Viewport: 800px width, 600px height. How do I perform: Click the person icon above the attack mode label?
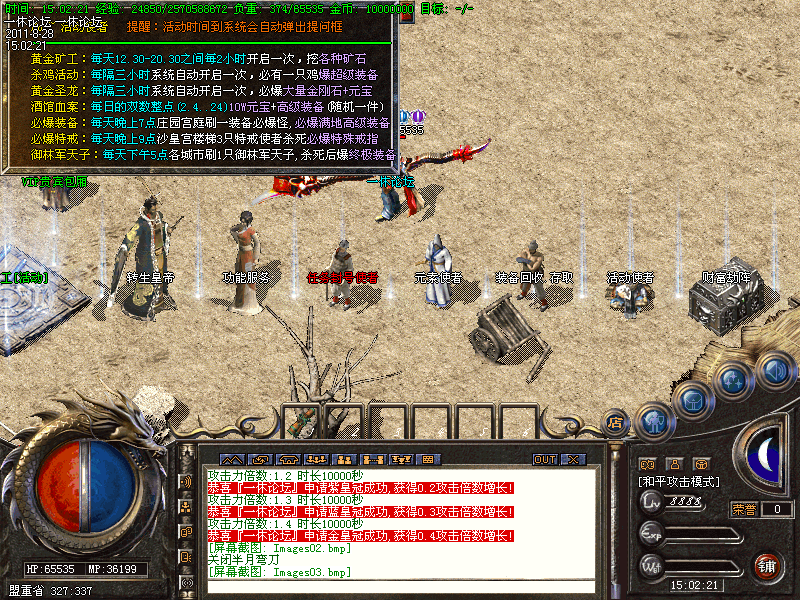click(x=675, y=465)
